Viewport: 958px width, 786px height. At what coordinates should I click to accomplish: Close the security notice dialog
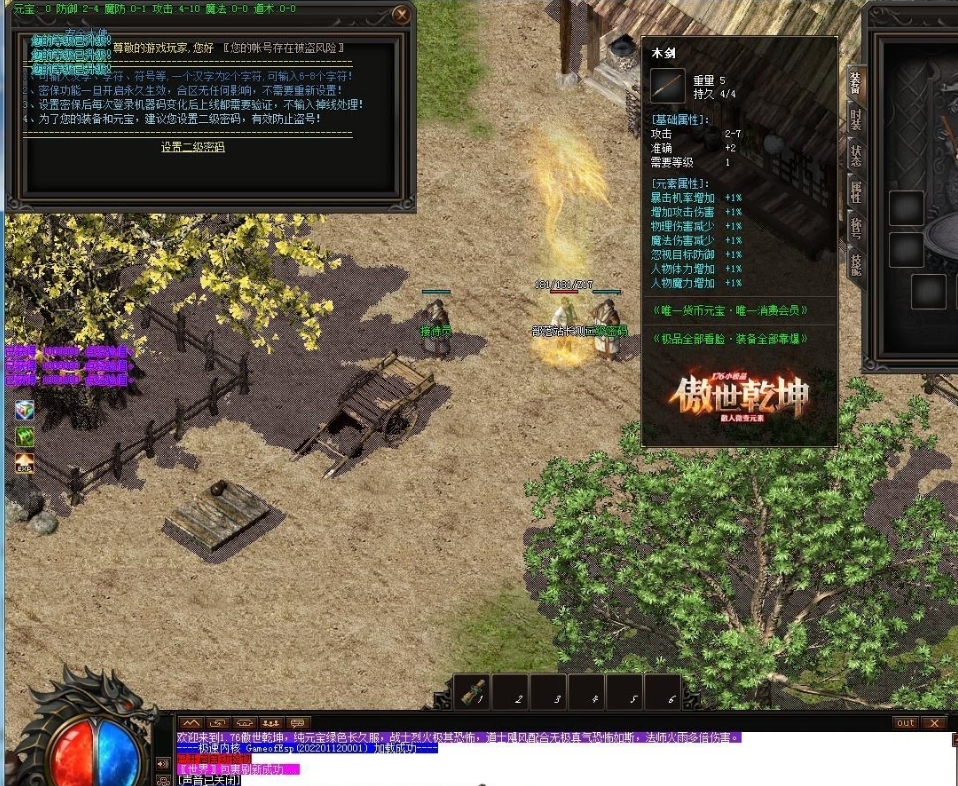coord(401,14)
